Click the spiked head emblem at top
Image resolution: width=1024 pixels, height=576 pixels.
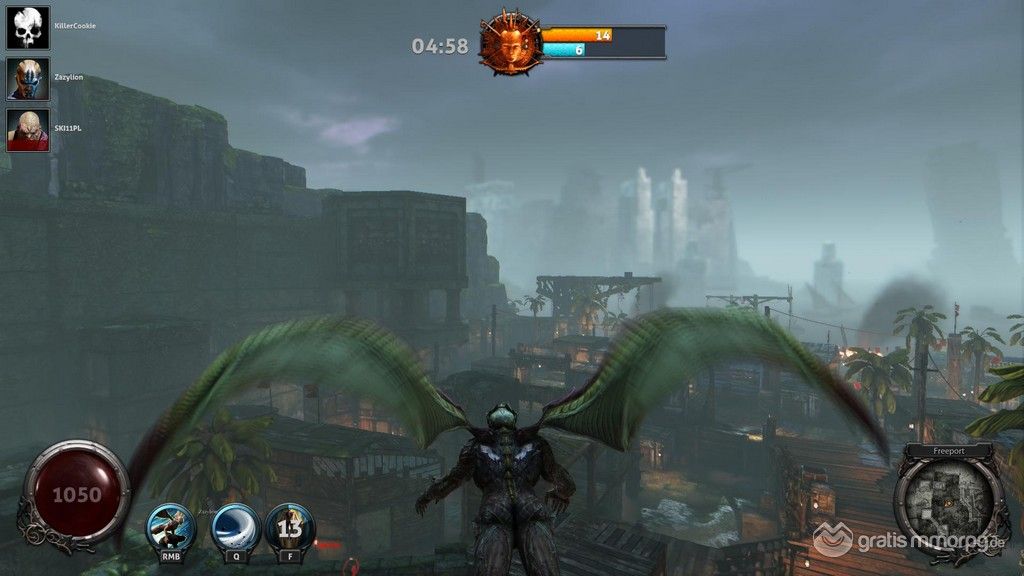[x=510, y=42]
